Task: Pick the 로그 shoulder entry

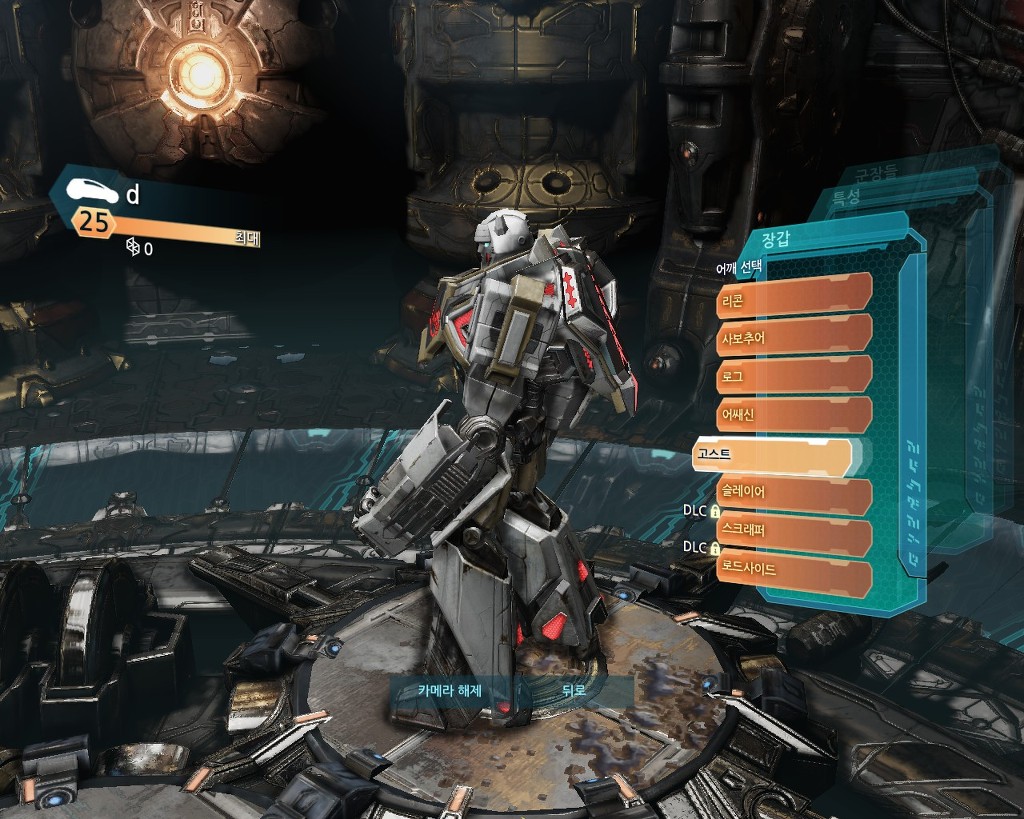Action: pos(794,373)
